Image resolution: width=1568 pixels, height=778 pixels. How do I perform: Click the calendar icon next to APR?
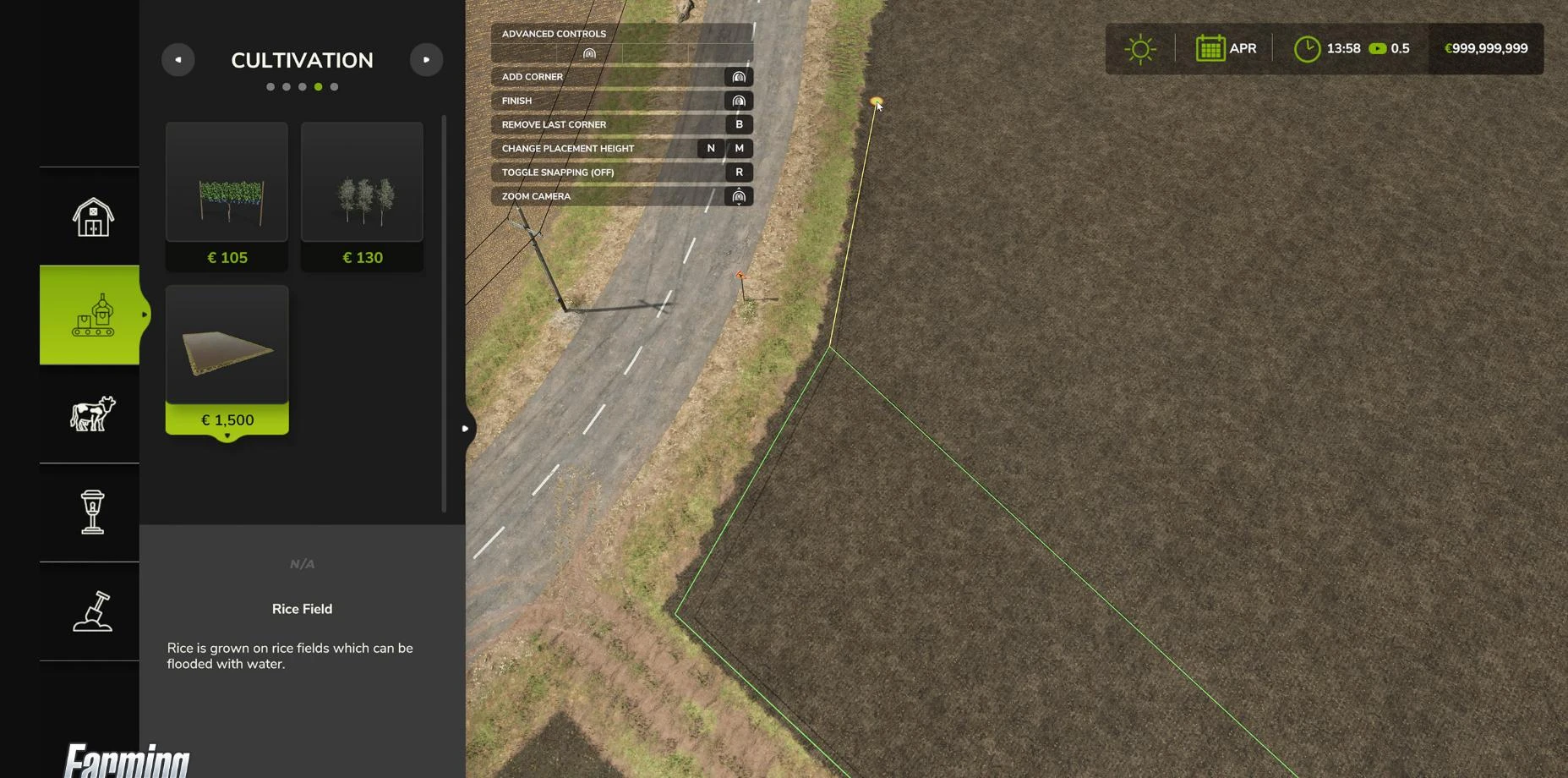1210,48
